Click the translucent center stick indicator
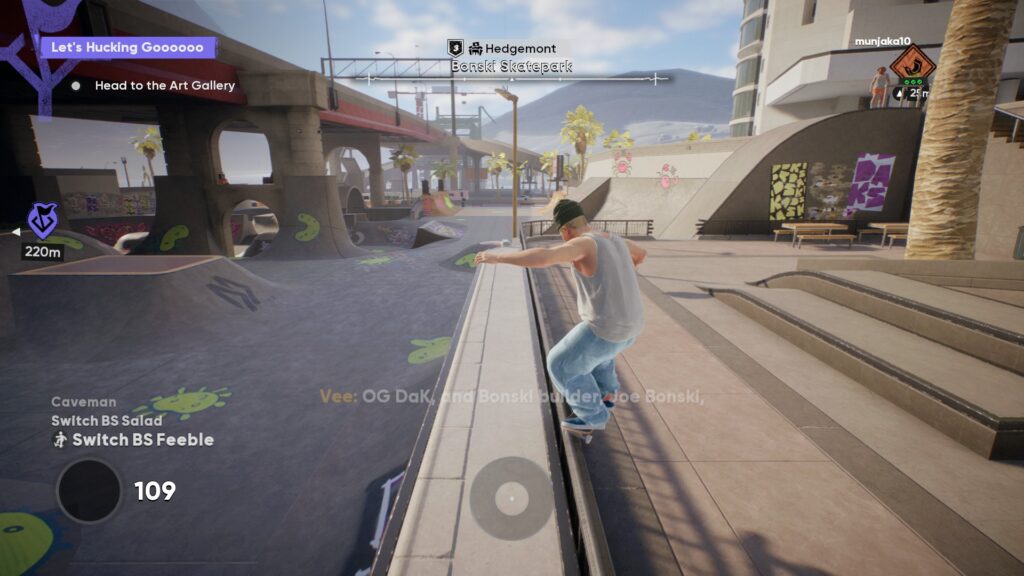 pos(511,497)
